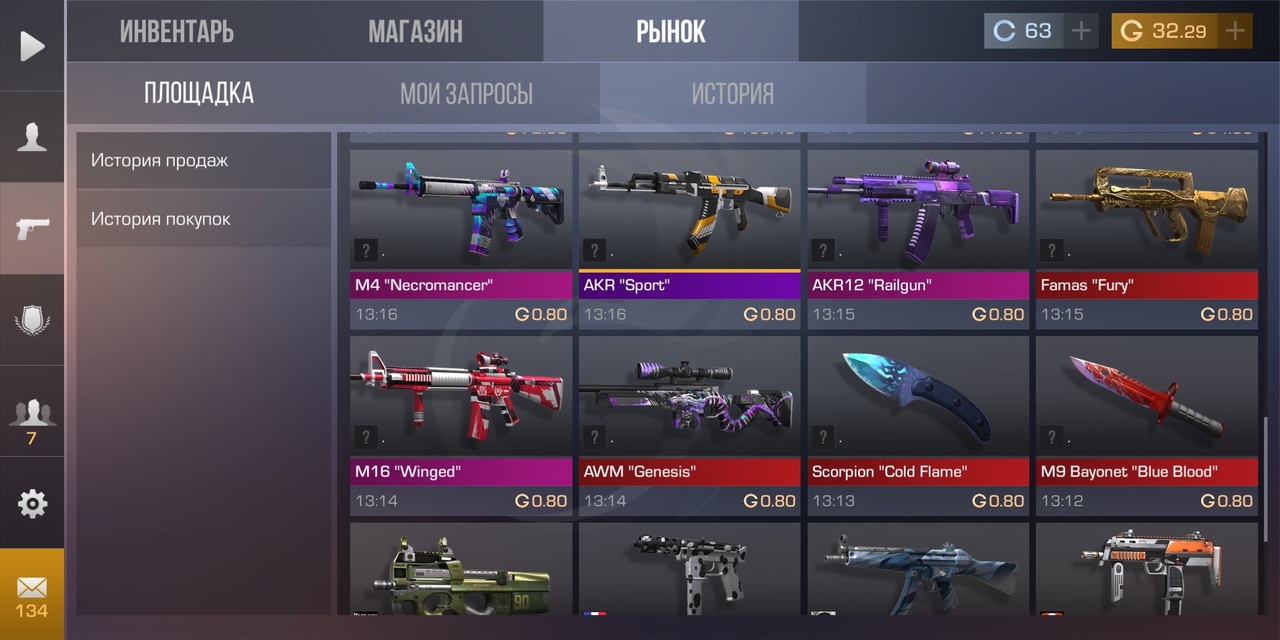
Task: Choose История продаж in the side list
Action: click(x=203, y=160)
